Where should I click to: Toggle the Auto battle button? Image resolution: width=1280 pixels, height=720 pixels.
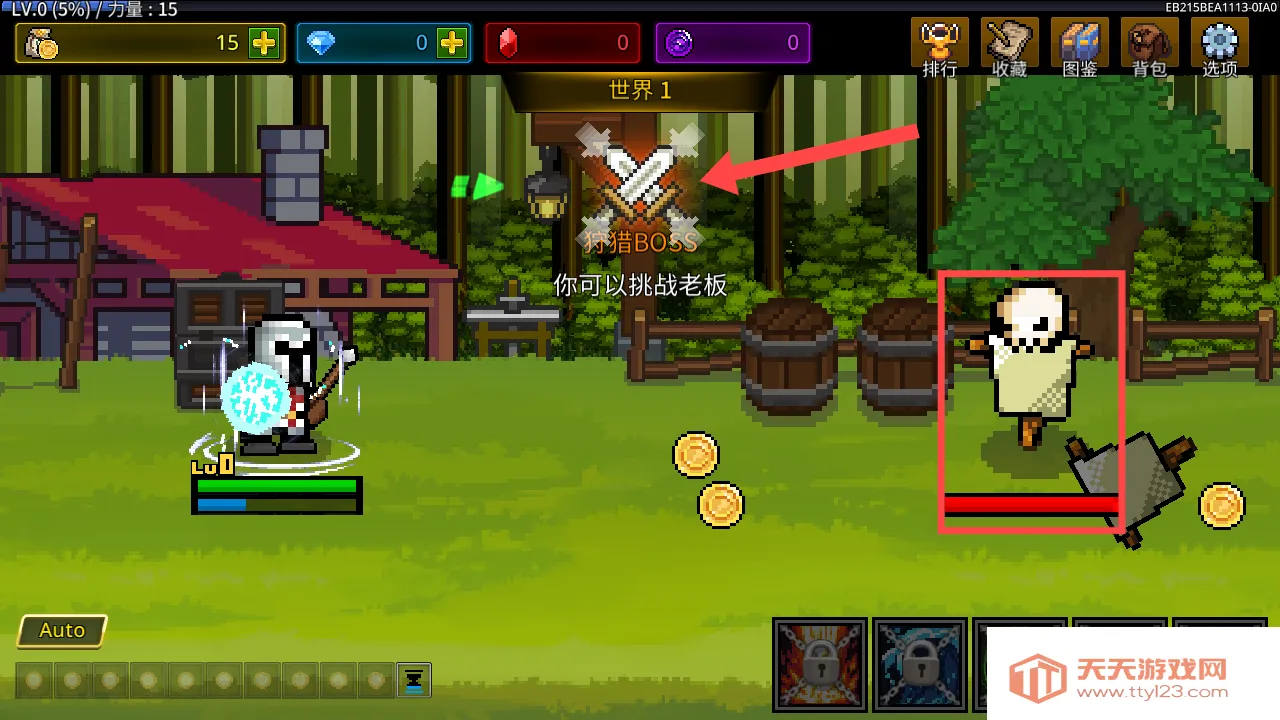click(x=62, y=631)
